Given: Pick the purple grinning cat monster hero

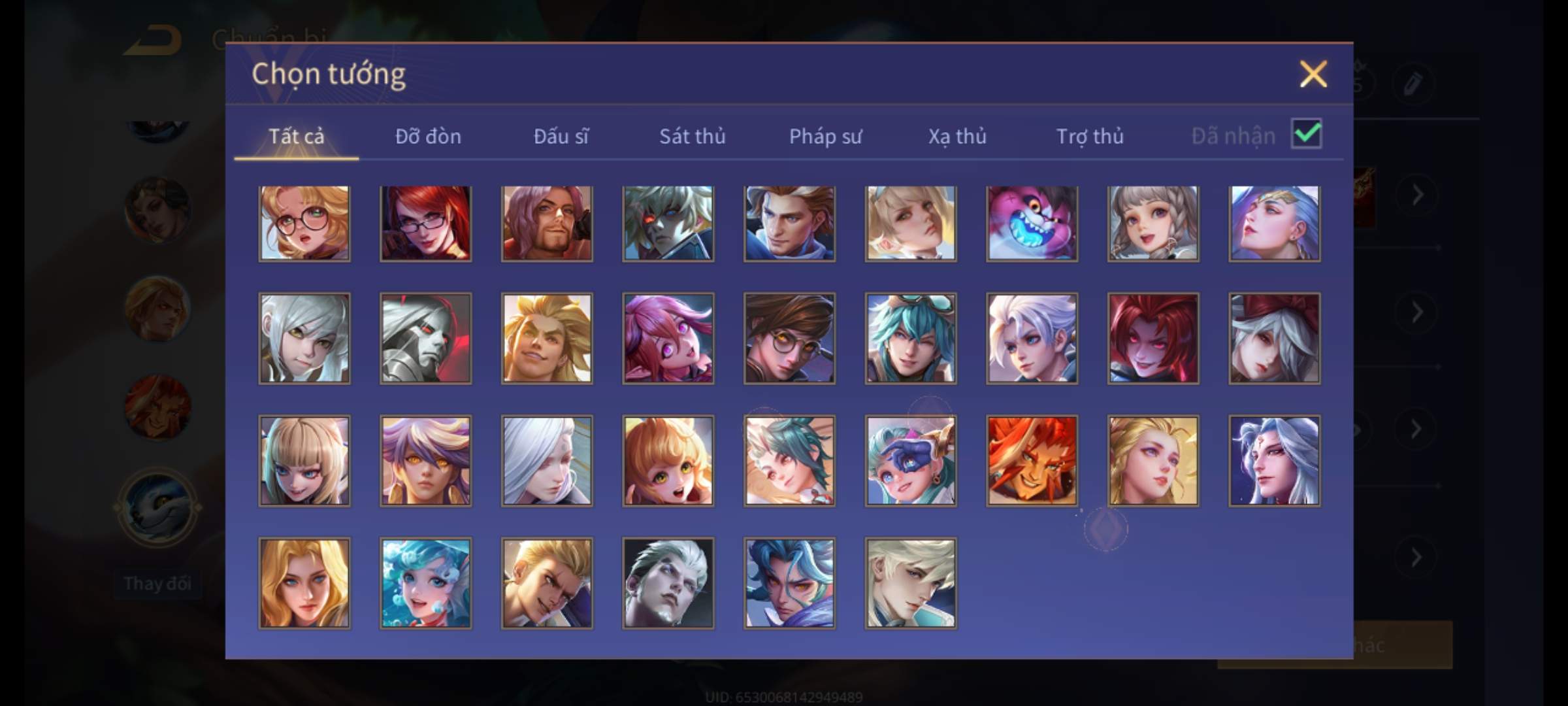Looking at the screenshot, I should coord(1032,224).
